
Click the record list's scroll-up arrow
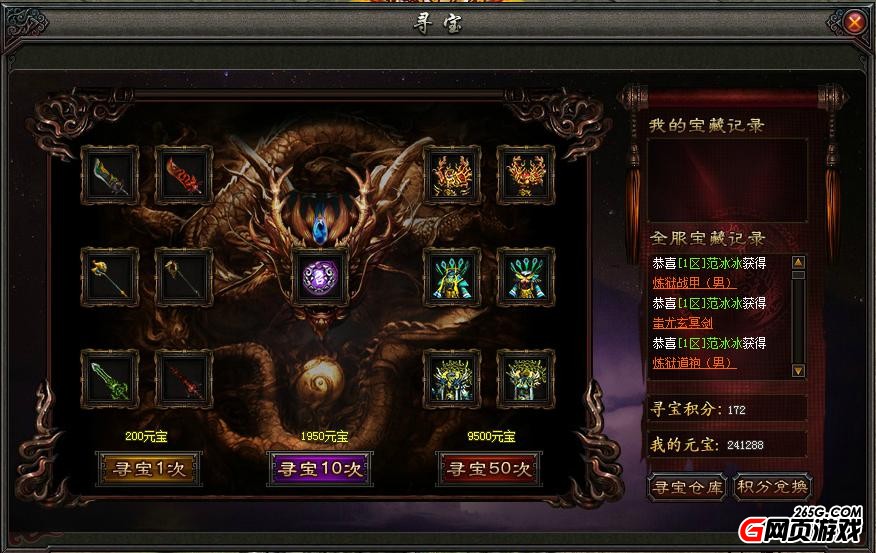(798, 263)
